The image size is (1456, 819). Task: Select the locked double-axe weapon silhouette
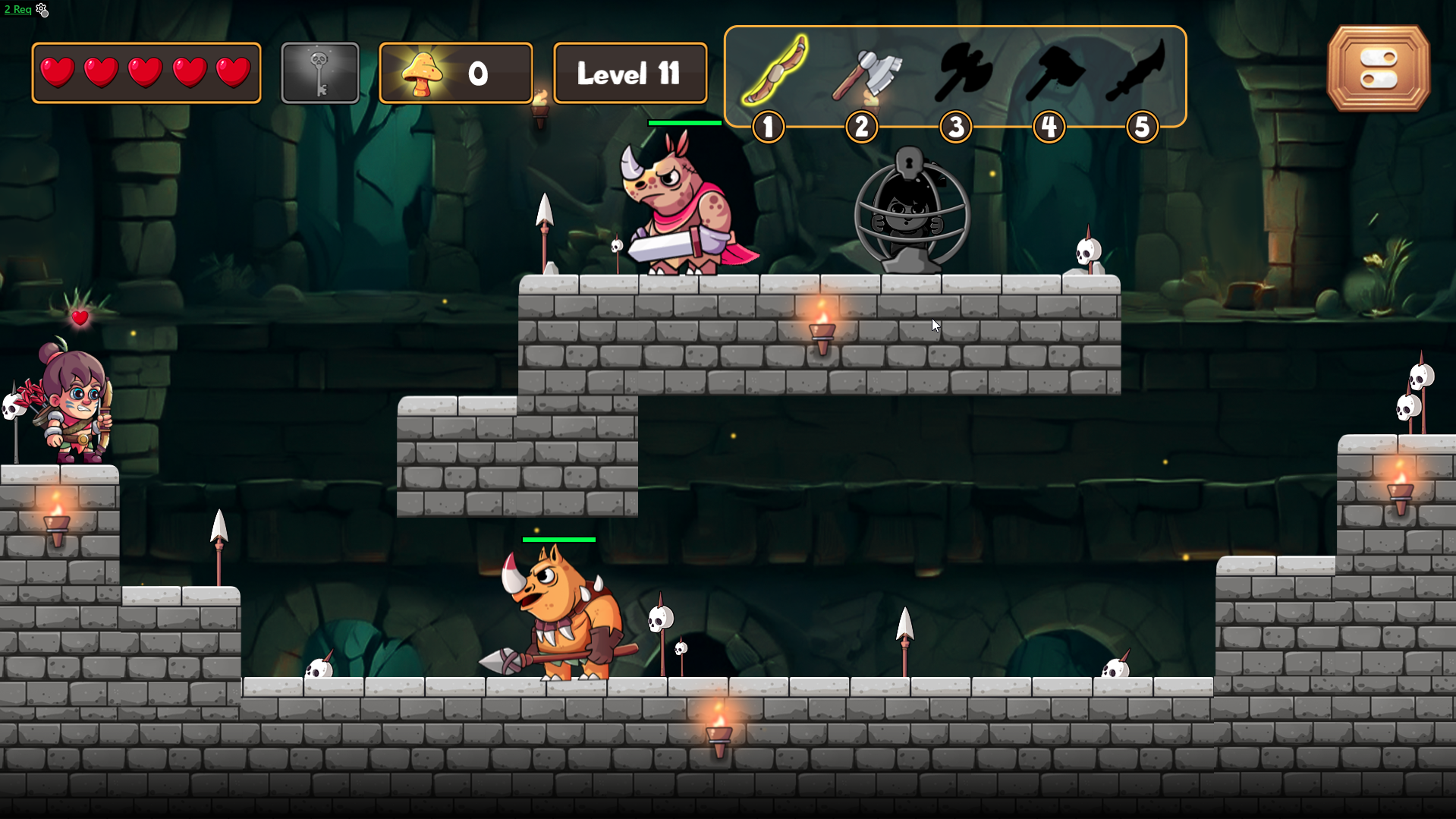(x=961, y=74)
